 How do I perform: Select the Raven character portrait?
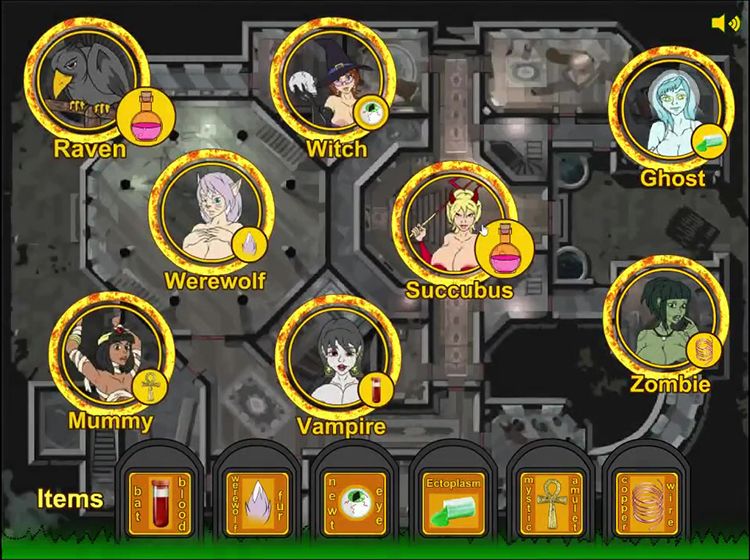coord(85,80)
